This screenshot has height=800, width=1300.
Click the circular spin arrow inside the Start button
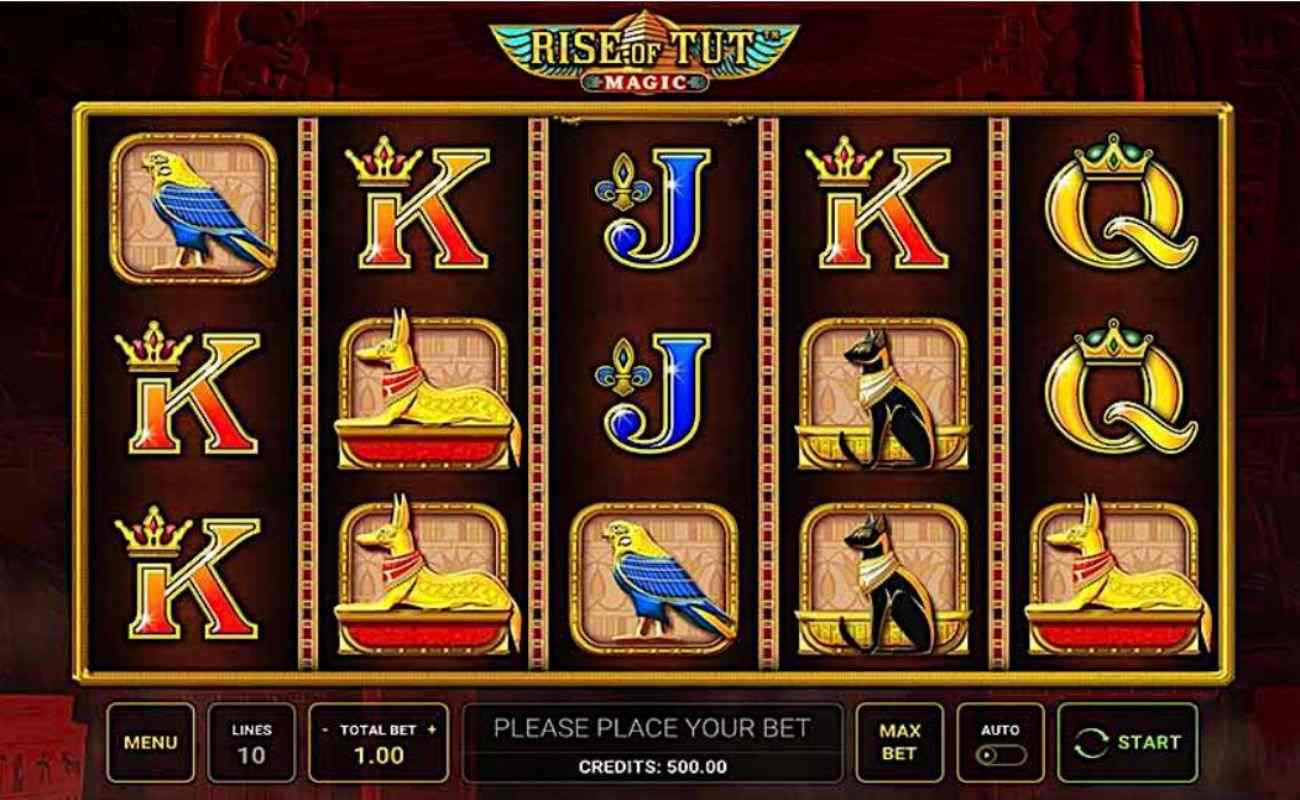point(1092,742)
